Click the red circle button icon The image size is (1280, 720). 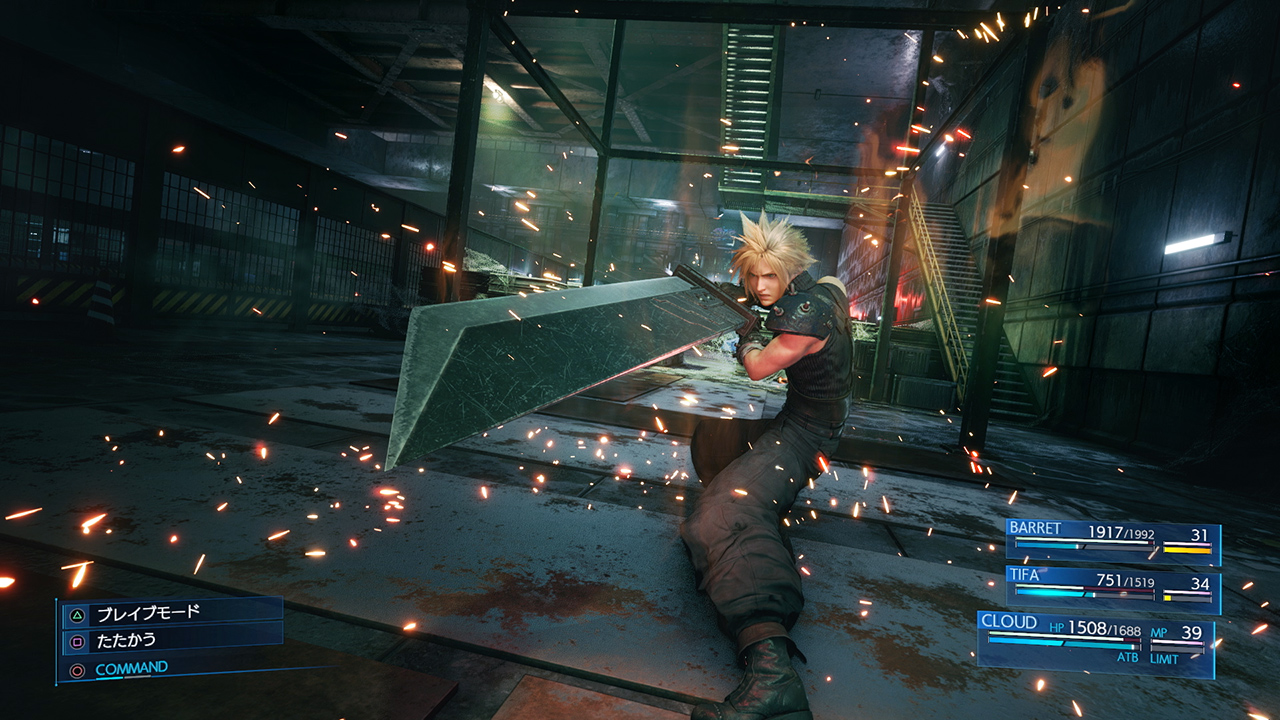point(77,668)
